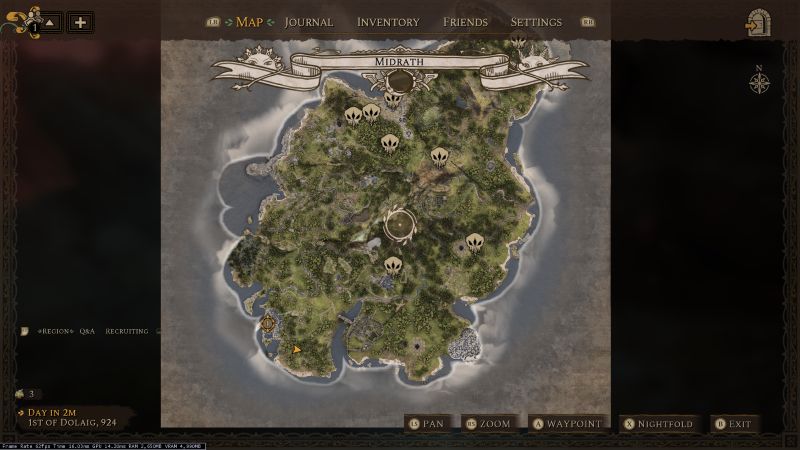The image size is (800, 450).
Task: Click the plus button beside the party icon
Action: (x=80, y=22)
